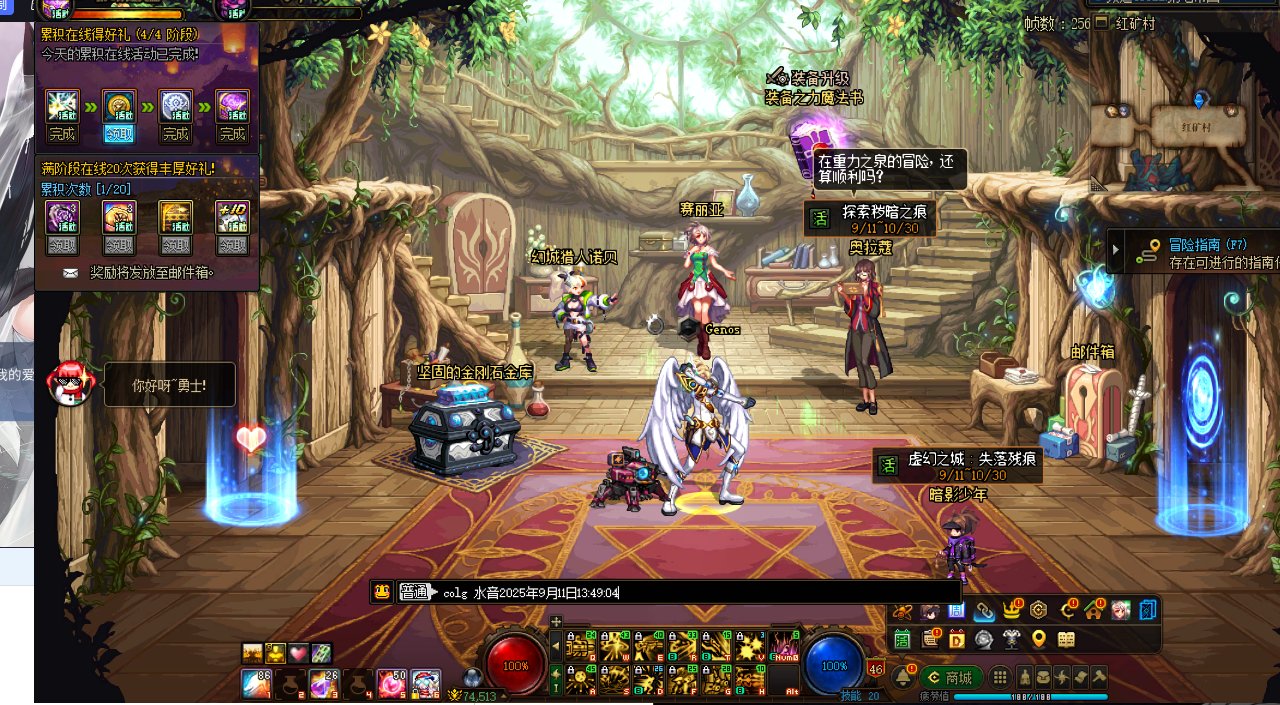
Task: Open the green 活 event calendar icon
Action: (x=902, y=639)
